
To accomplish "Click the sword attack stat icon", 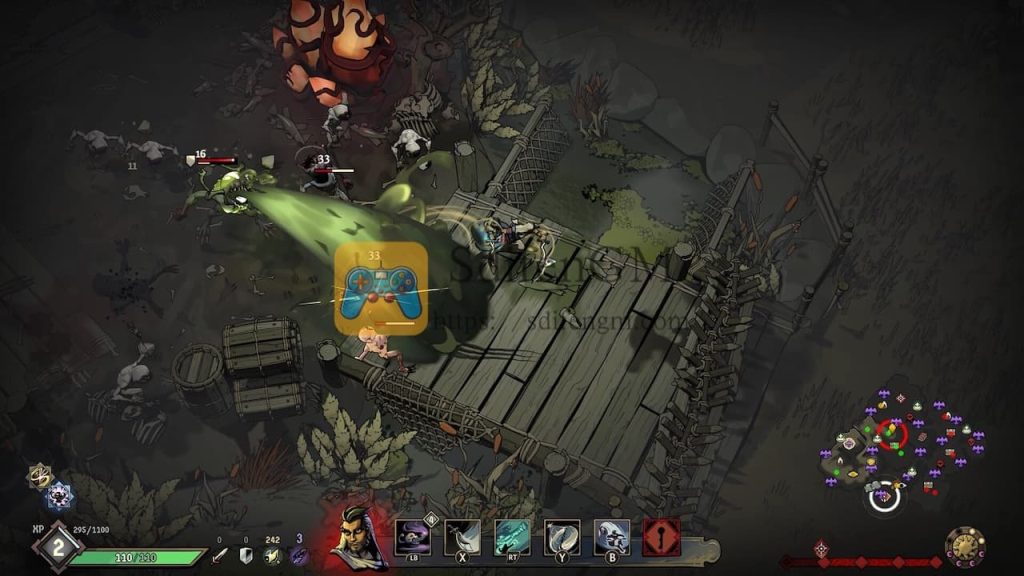I will click(x=219, y=555).
